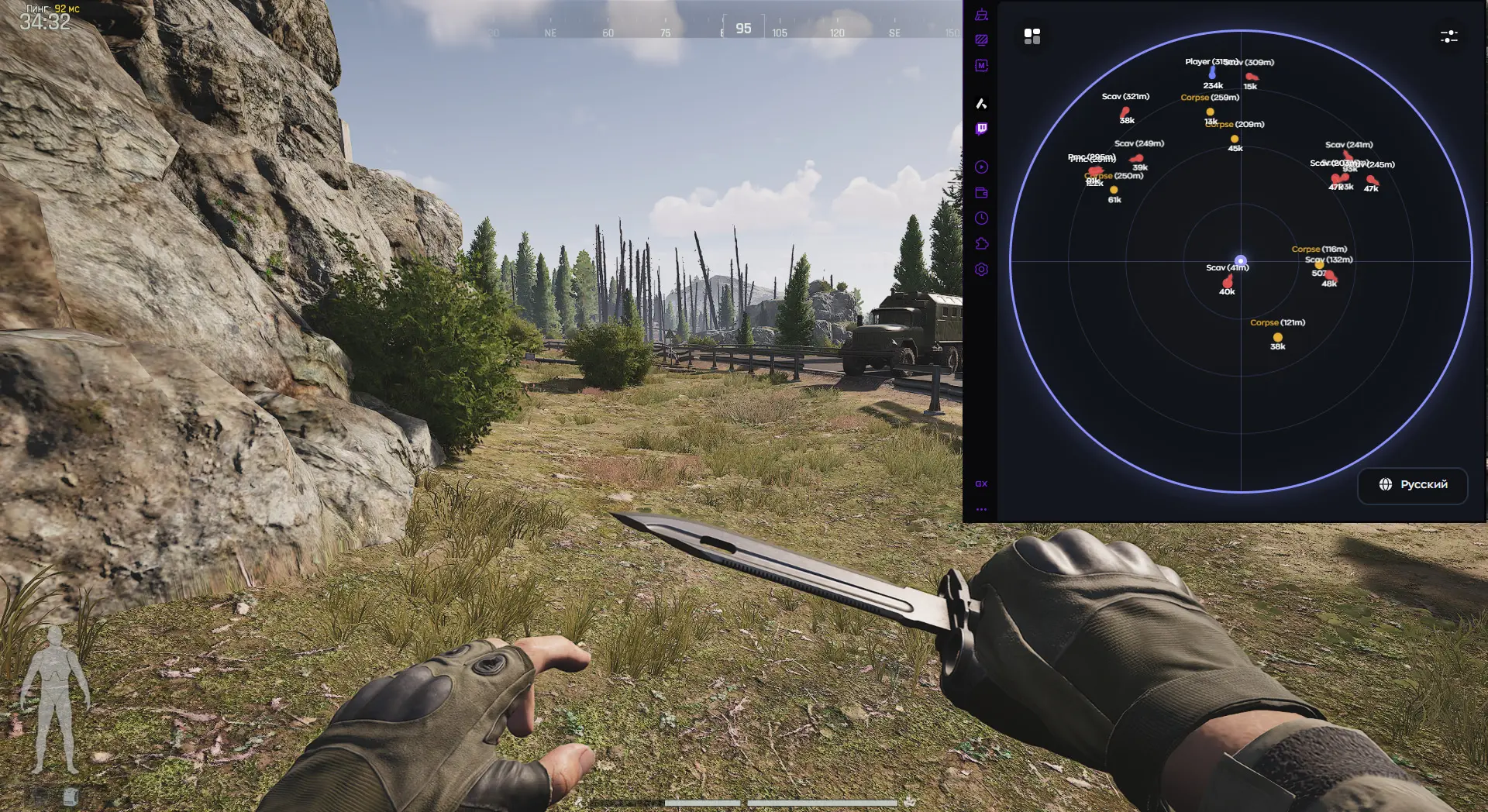1488x812 pixels.
Task: Open the Twitch sidebar panel
Action: coord(981,129)
